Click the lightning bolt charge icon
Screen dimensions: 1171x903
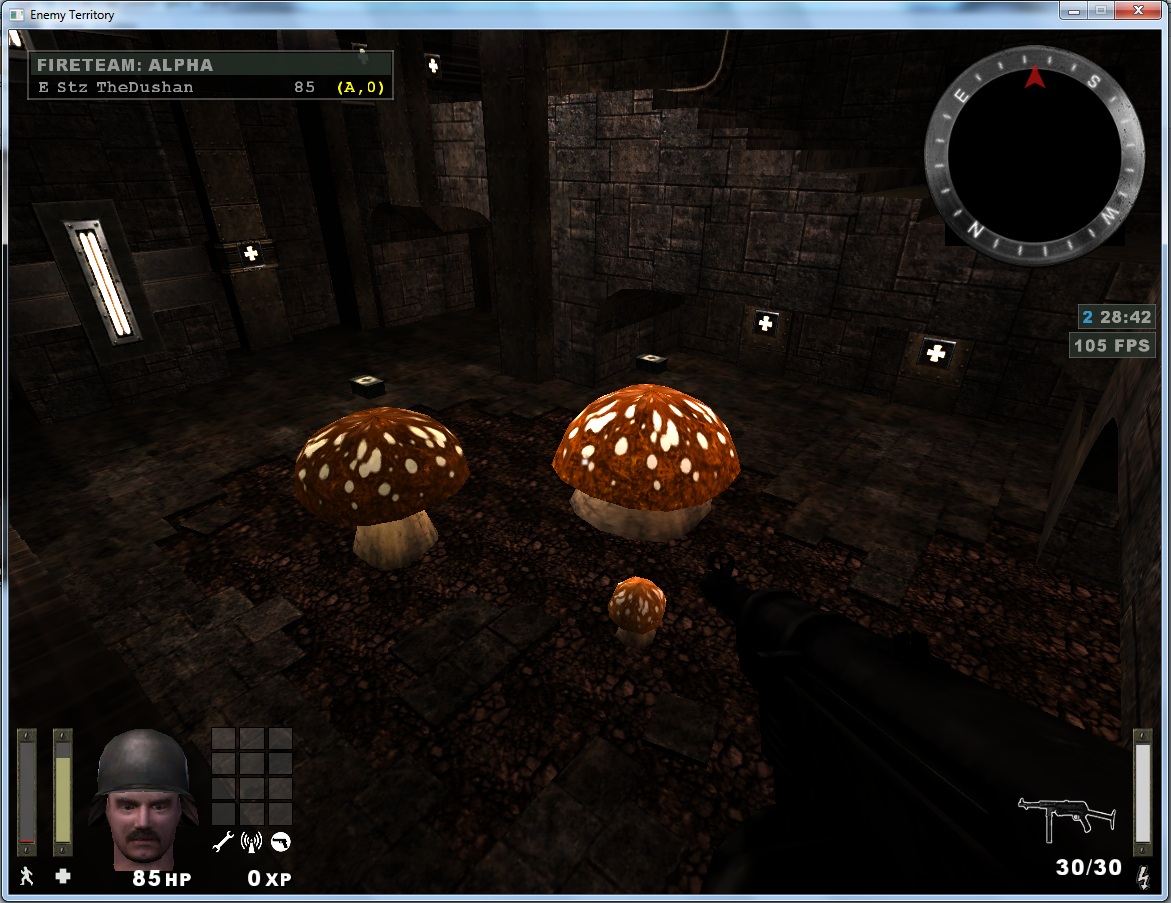click(x=1143, y=877)
